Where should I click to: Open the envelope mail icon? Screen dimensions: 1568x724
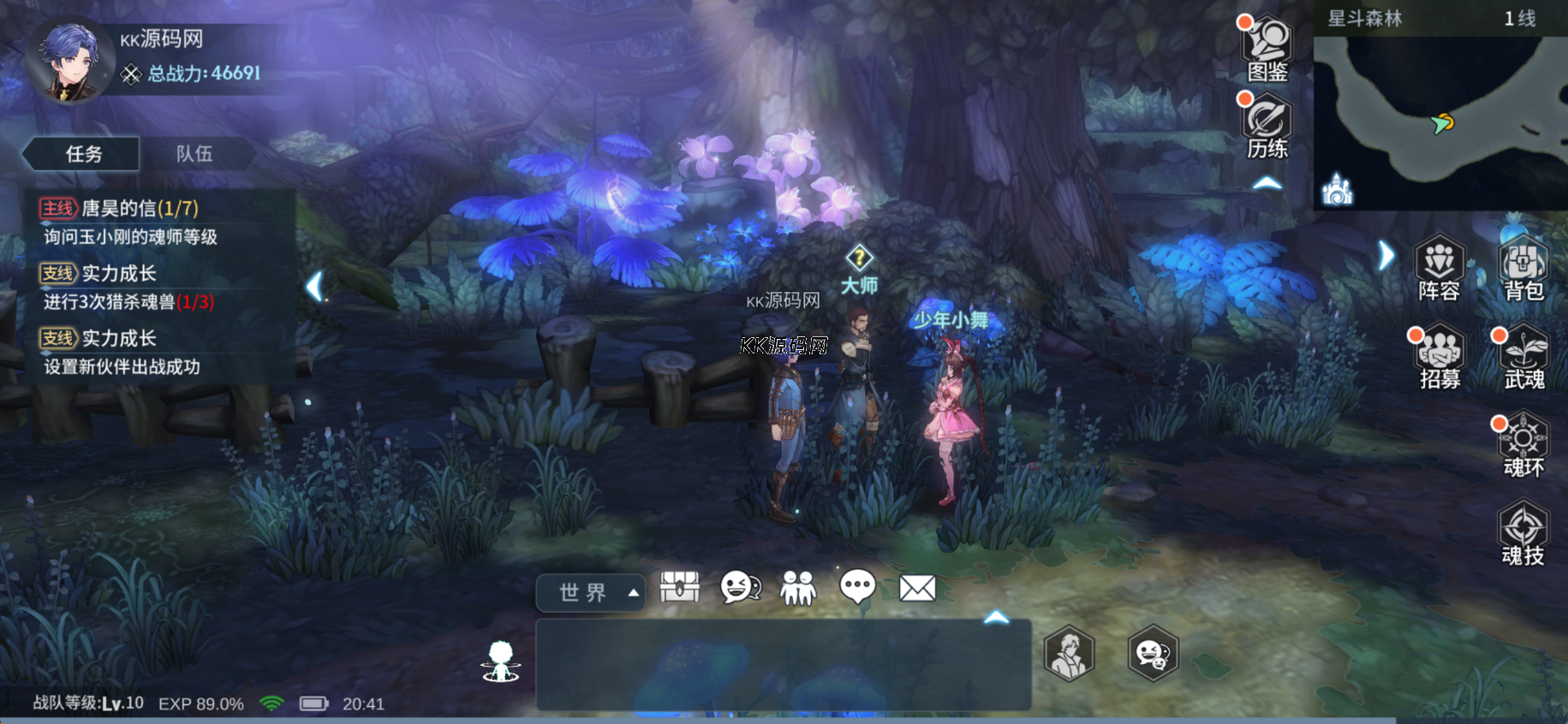tap(917, 588)
